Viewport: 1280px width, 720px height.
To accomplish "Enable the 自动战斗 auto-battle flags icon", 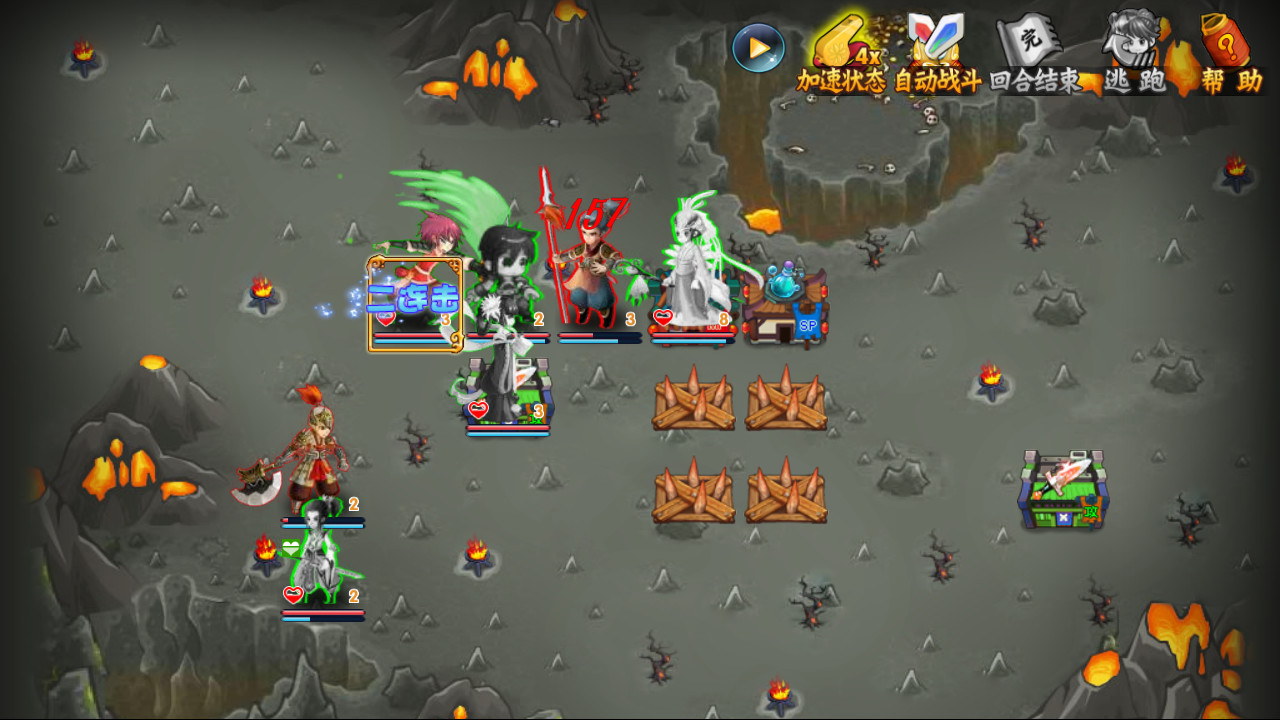I will [x=936, y=42].
